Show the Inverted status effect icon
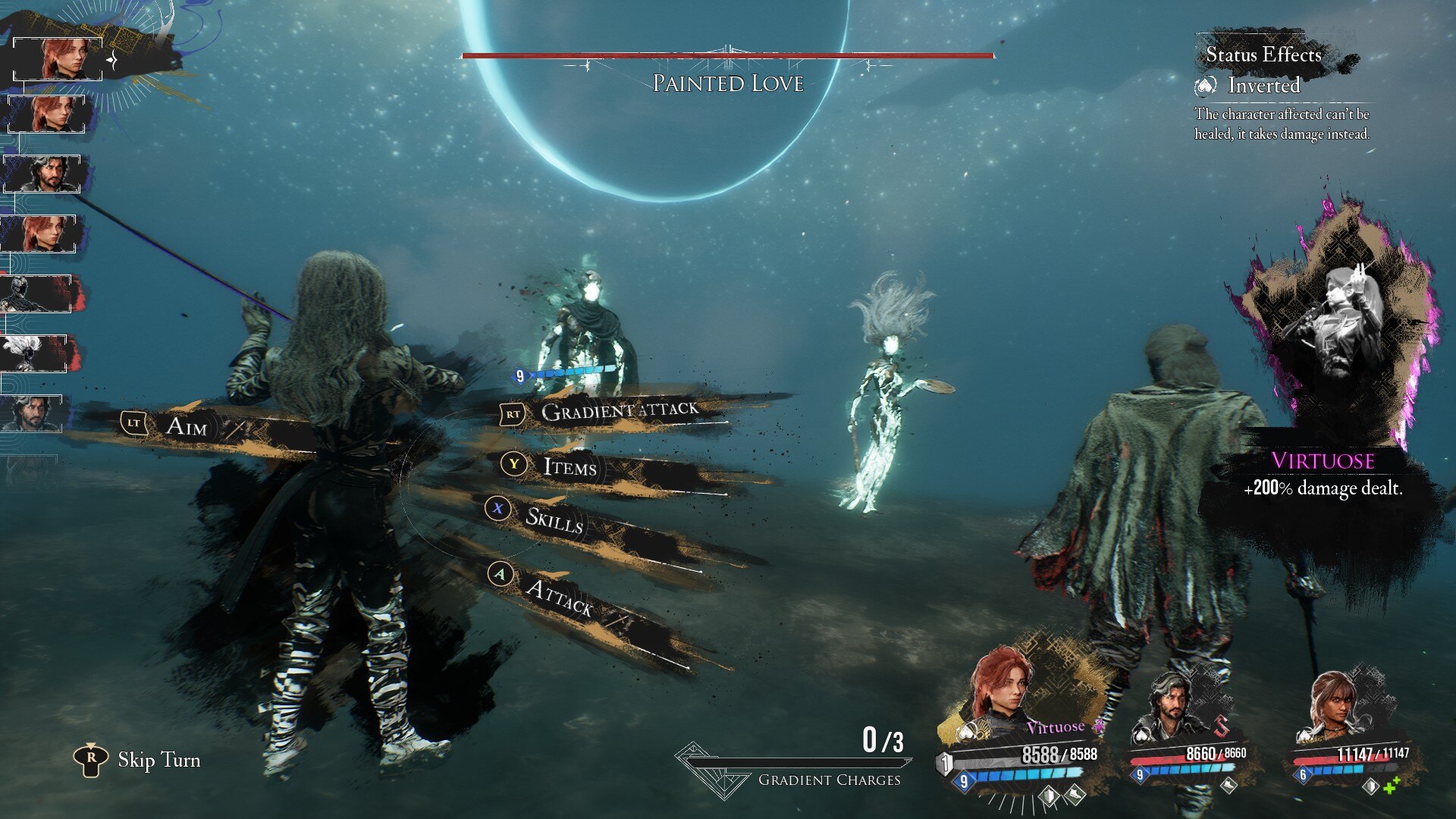 click(x=1205, y=86)
